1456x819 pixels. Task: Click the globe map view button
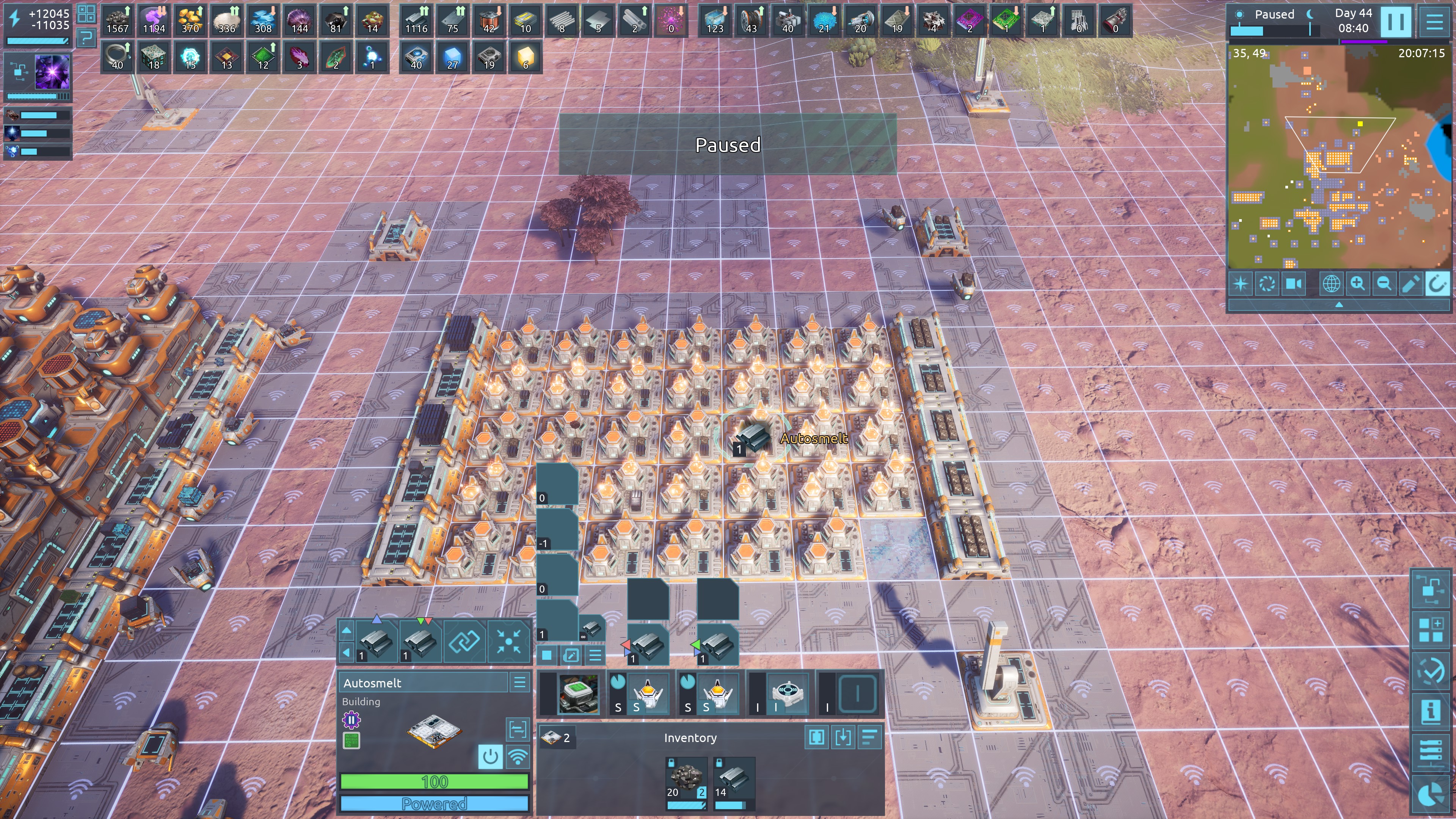point(1331,283)
